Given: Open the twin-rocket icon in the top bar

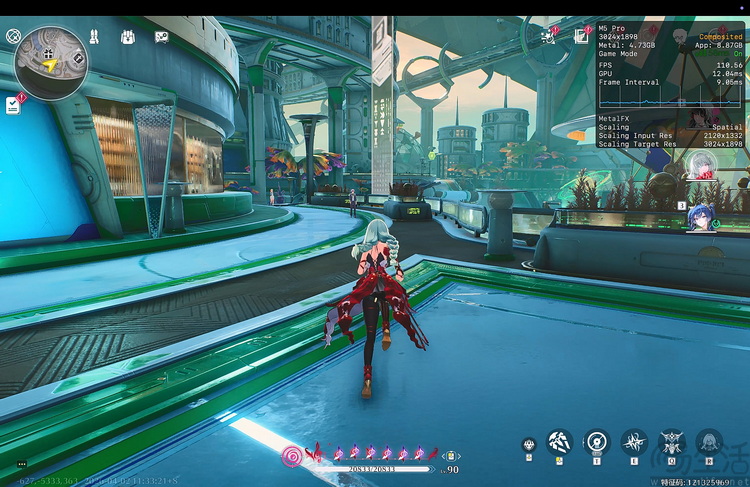Looking at the screenshot, I should (93, 37).
